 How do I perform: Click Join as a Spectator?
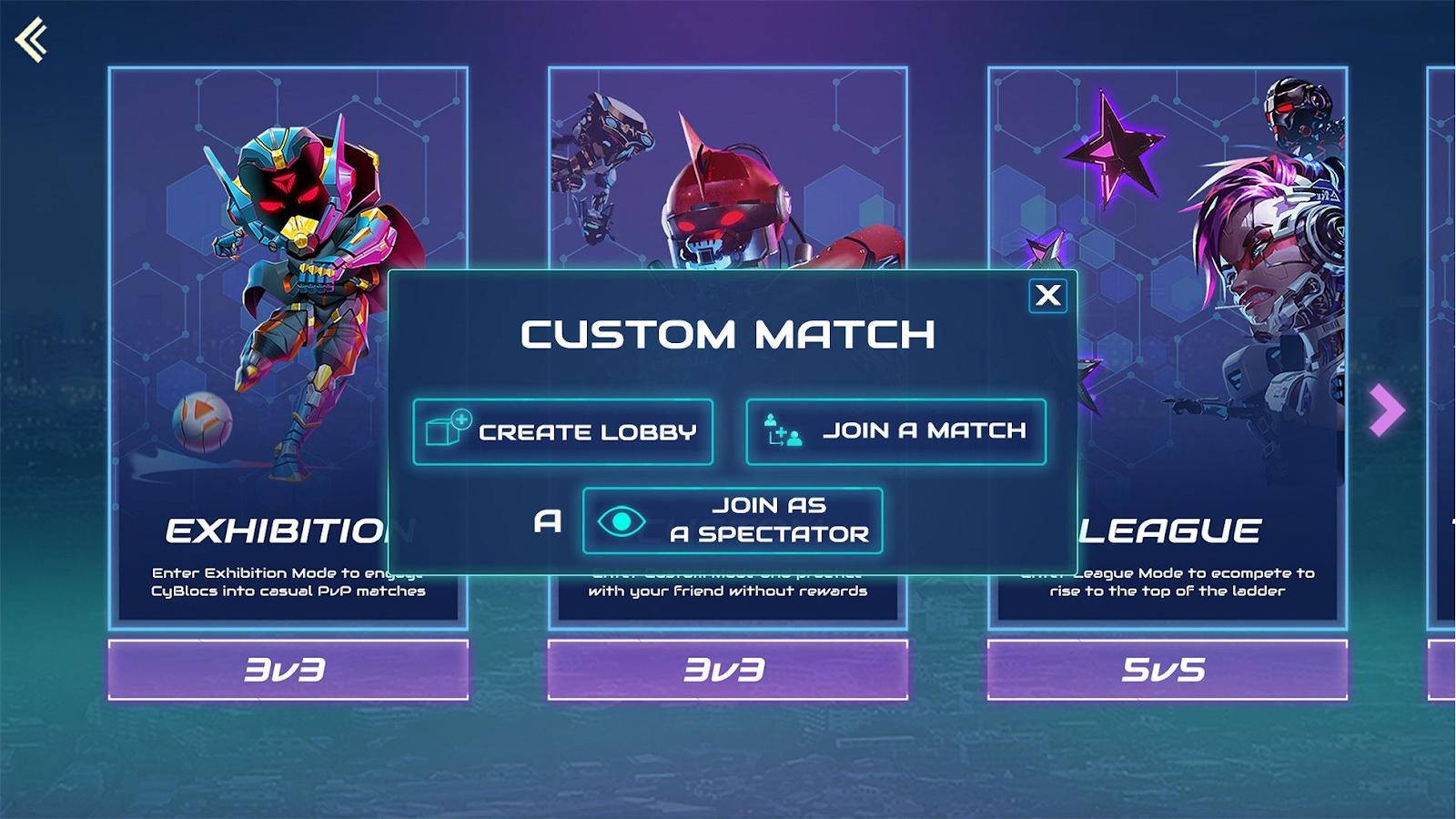pyautogui.click(x=733, y=521)
